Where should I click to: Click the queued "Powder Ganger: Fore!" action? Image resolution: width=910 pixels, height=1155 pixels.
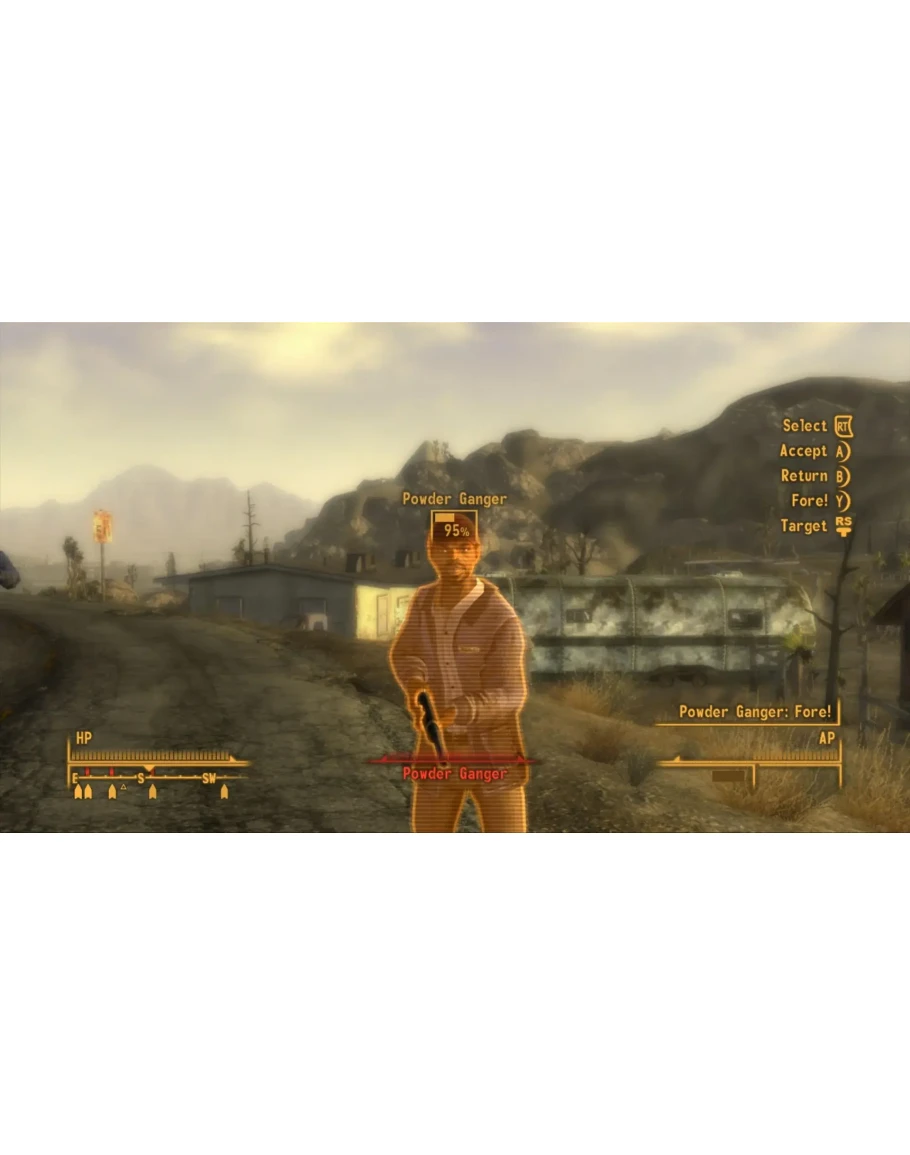(x=755, y=712)
